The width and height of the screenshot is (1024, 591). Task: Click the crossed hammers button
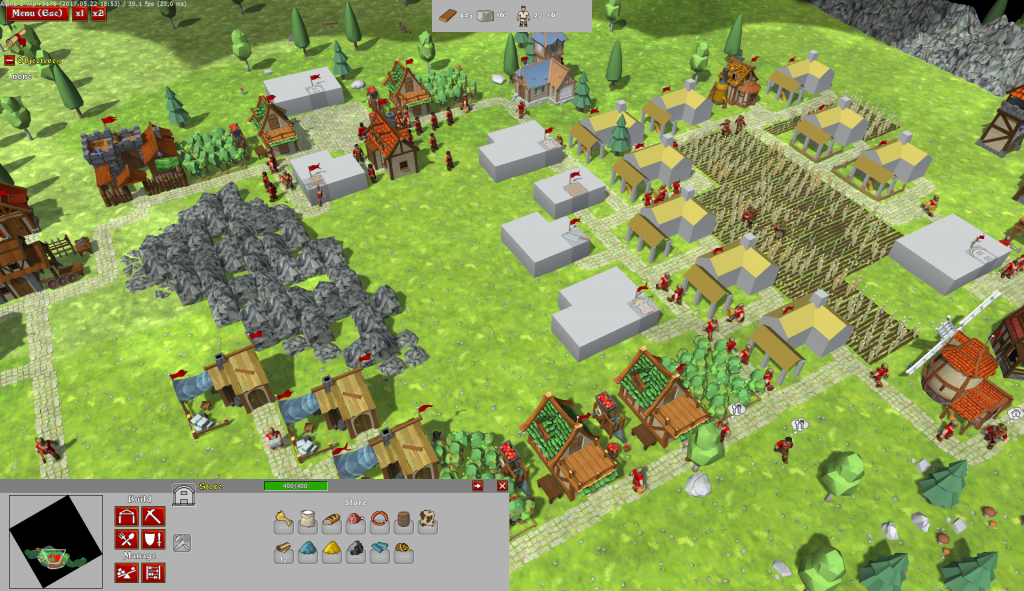click(x=182, y=542)
